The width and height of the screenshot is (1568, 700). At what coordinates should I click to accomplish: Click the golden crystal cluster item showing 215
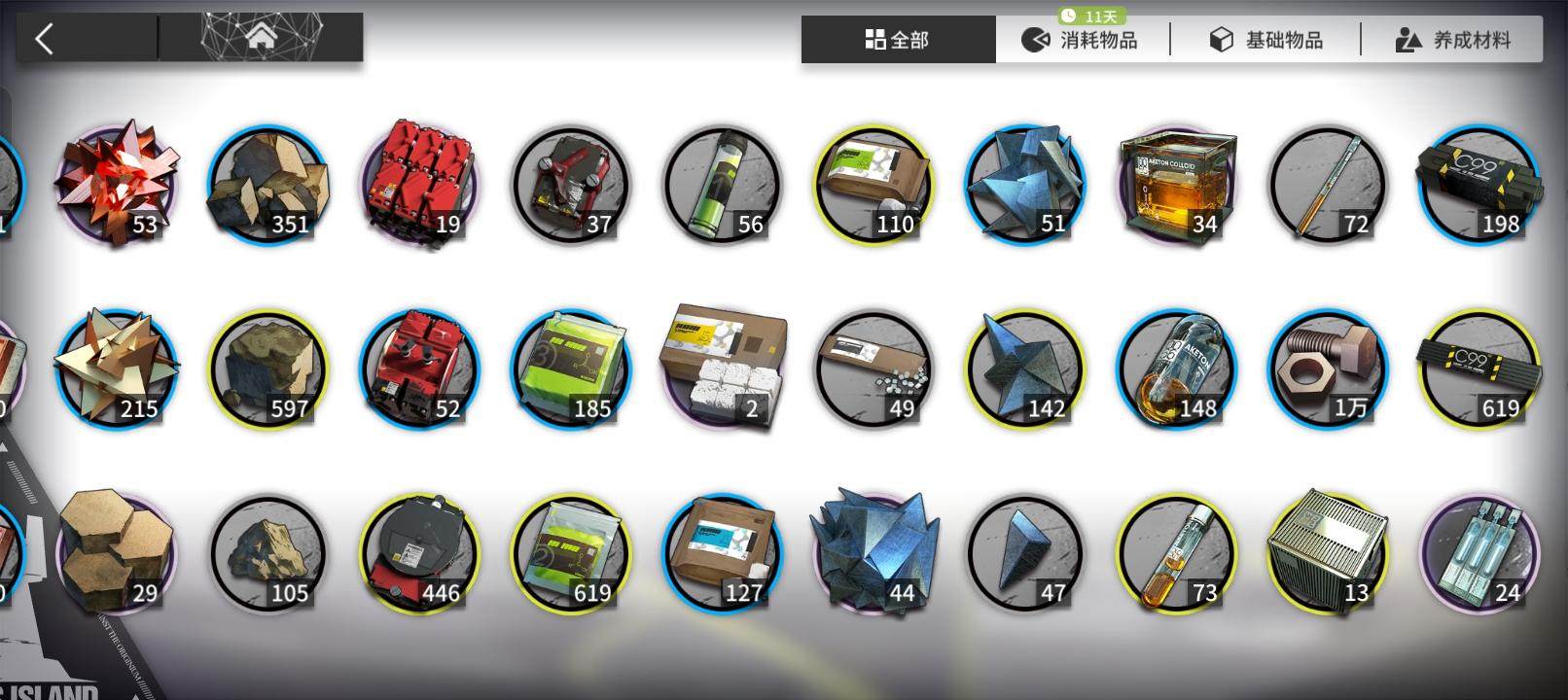pyautogui.click(x=117, y=369)
